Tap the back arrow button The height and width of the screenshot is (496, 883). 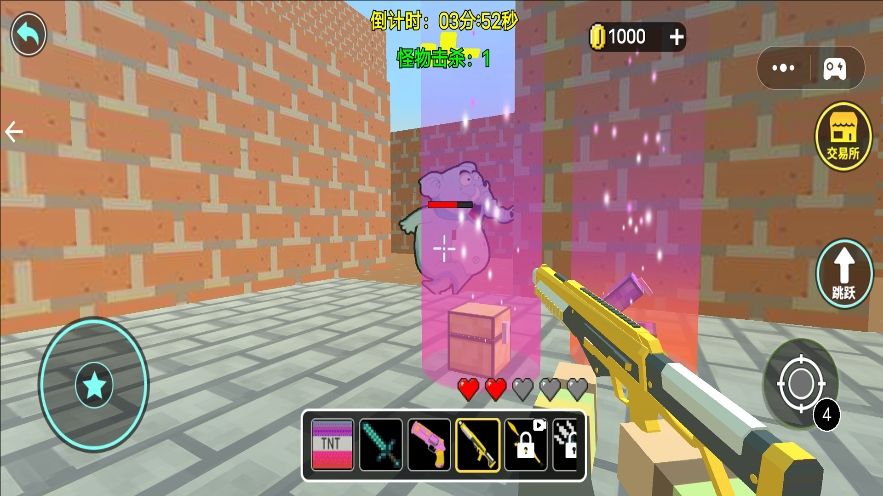pyautogui.click(x=29, y=34)
